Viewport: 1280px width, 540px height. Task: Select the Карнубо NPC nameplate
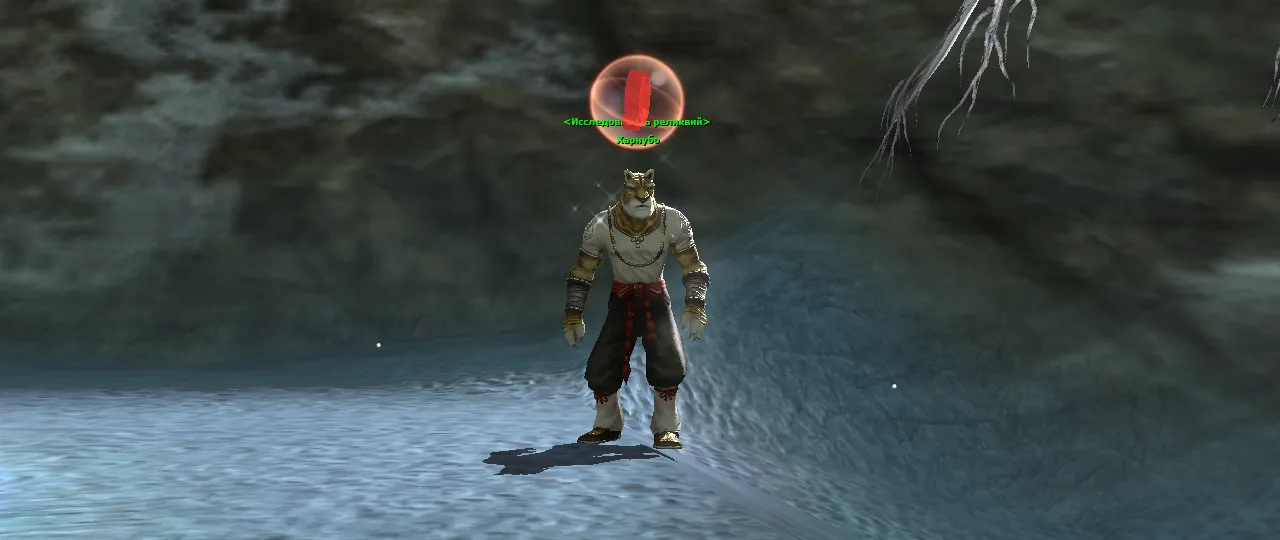638,141
